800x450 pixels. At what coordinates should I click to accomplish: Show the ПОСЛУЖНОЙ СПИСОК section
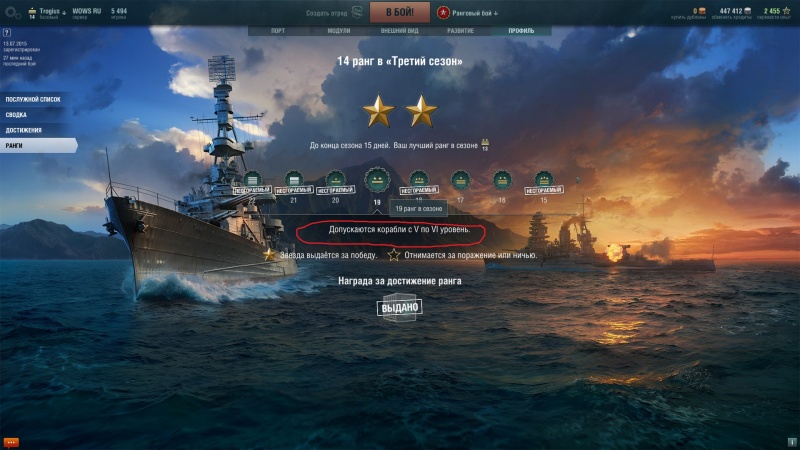tap(32, 100)
